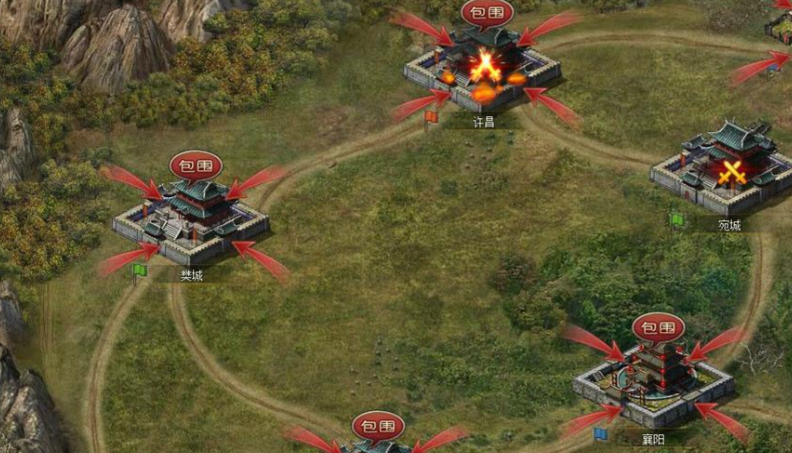Select the 许昌 city name label
The image size is (792, 453).
(x=484, y=121)
